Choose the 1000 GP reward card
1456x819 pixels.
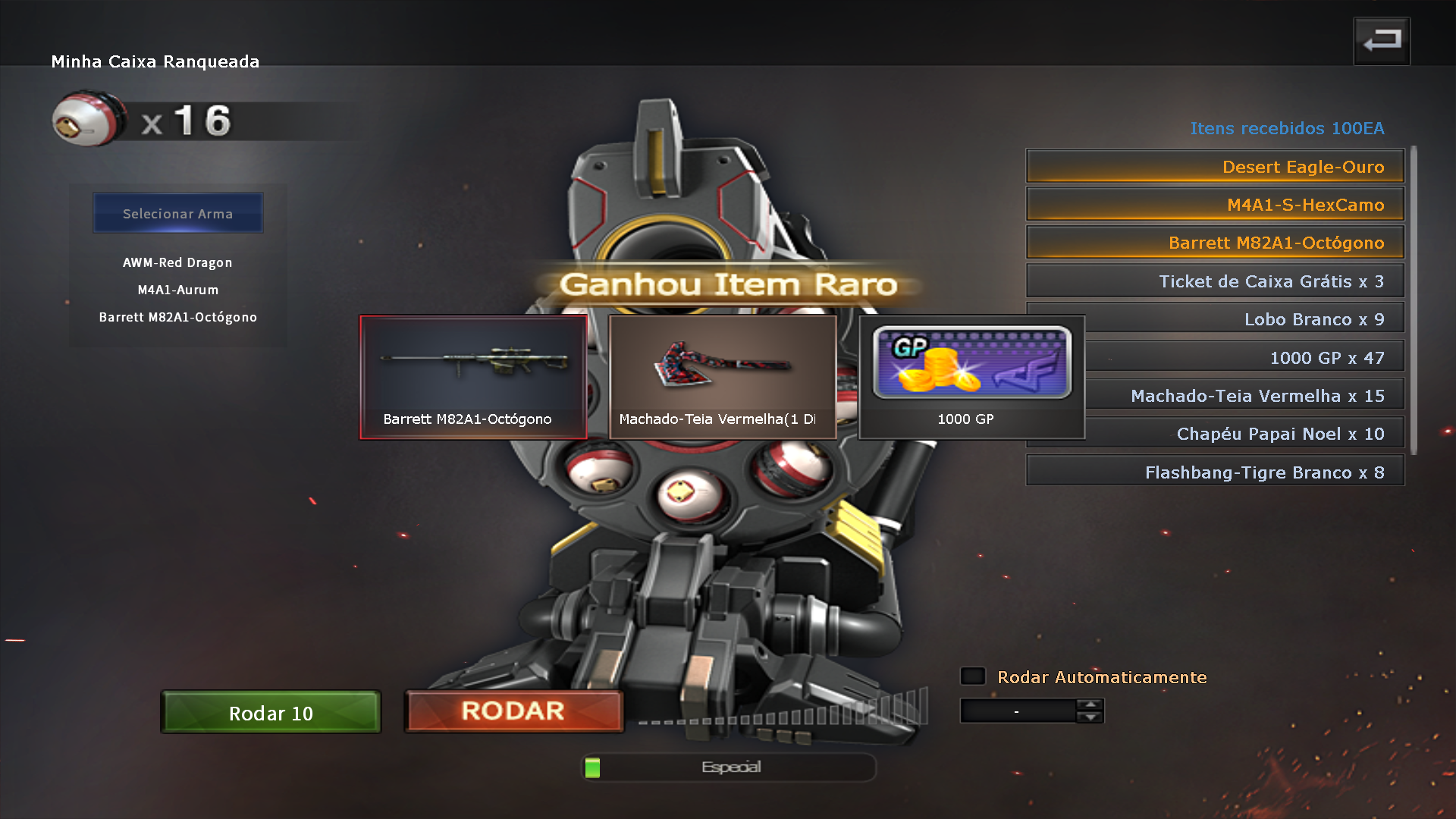pos(971,377)
